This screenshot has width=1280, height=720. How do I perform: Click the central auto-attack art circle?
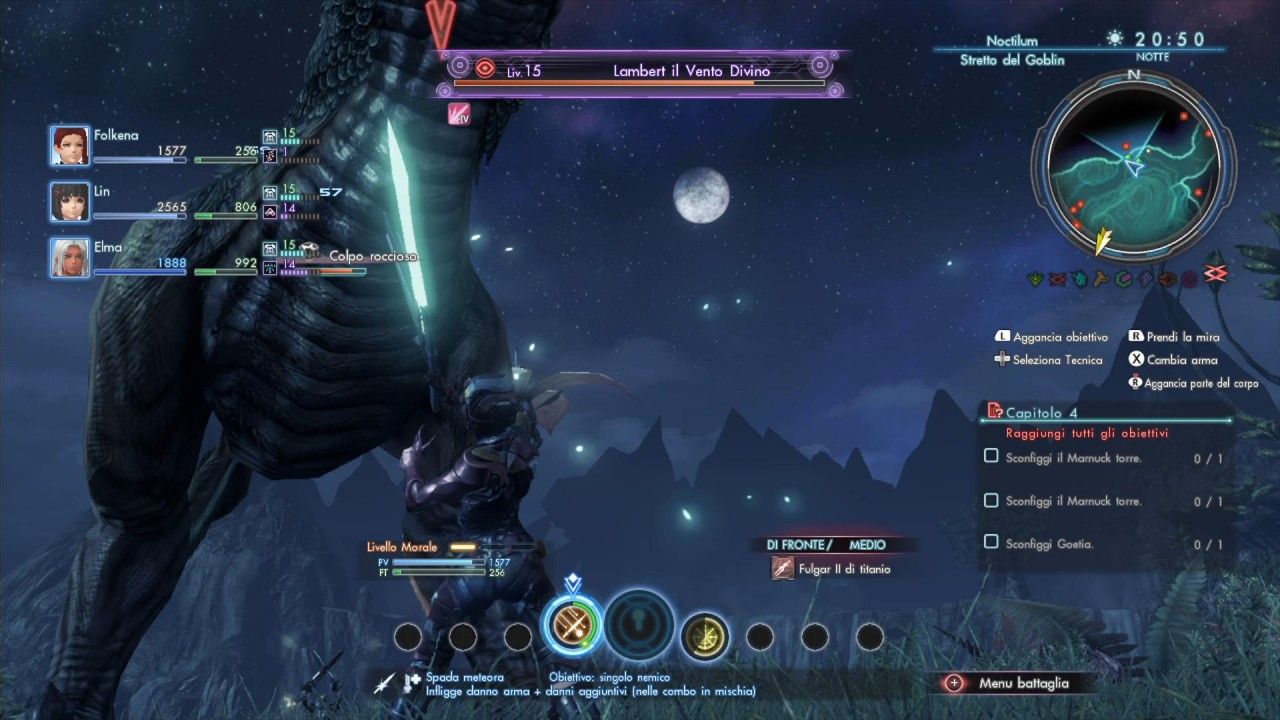(x=640, y=625)
